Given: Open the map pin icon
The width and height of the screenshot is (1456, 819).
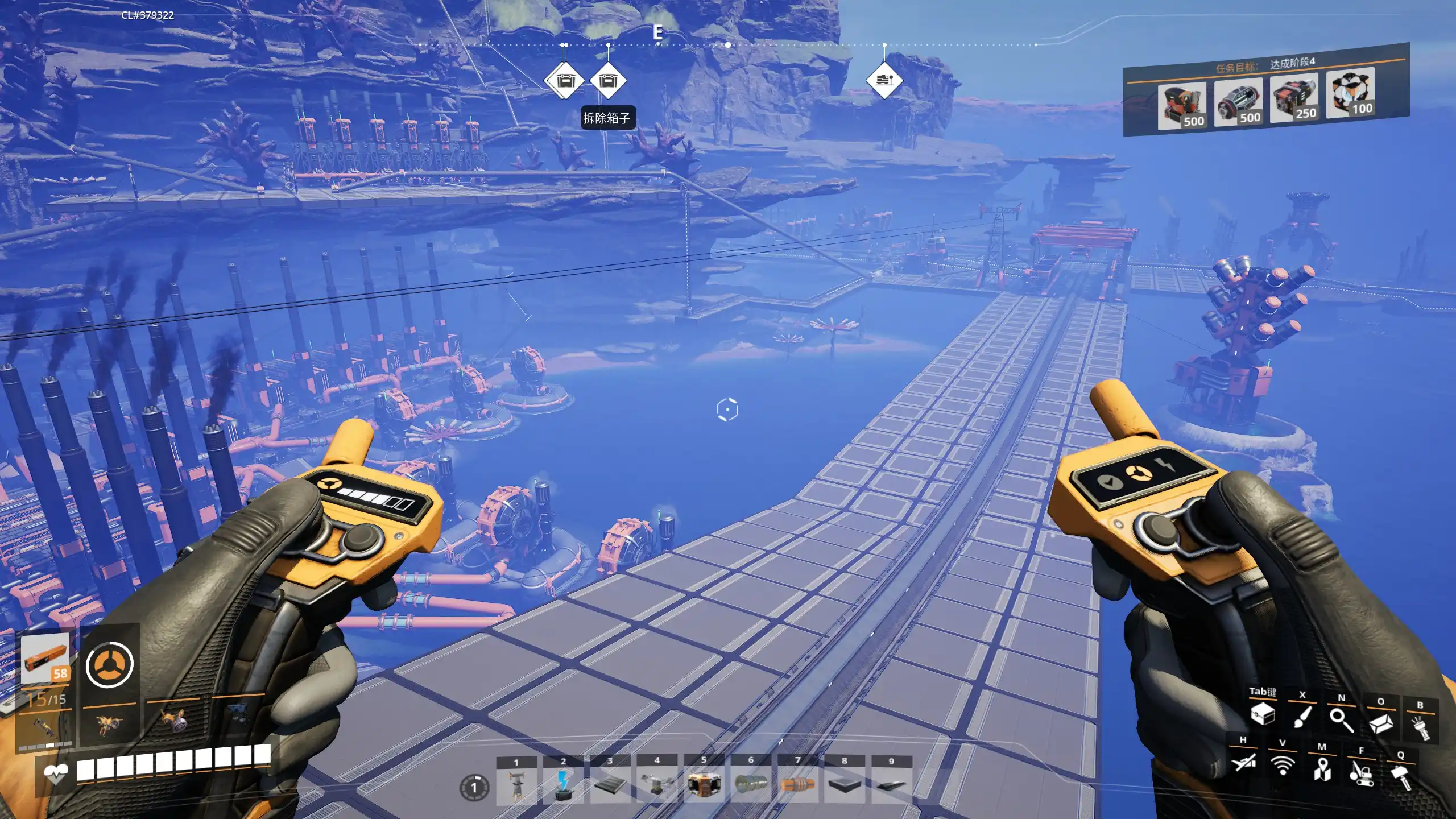Looking at the screenshot, I should (x=1322, y=770).
